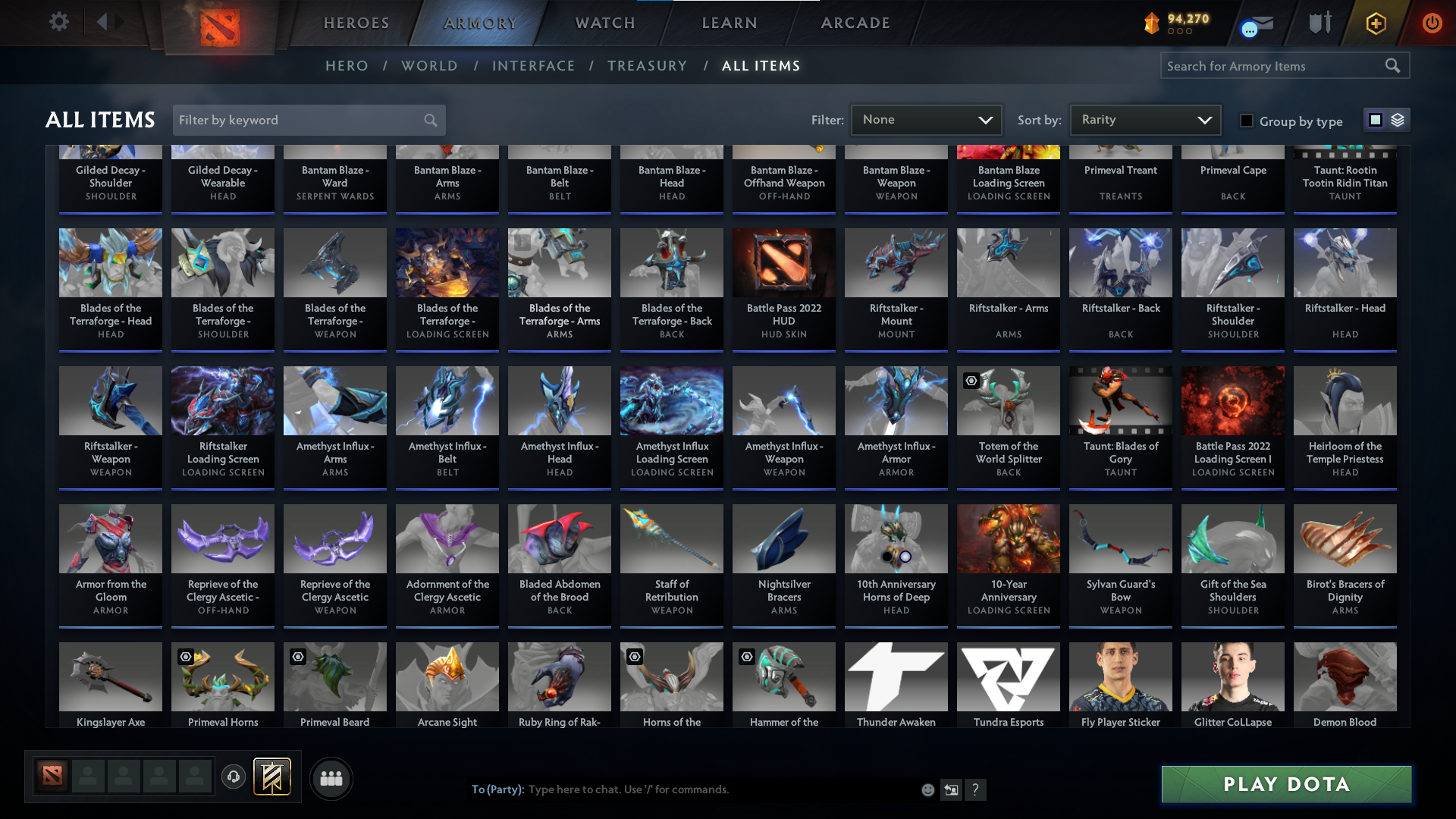Screen dimensions: 1456x819
Task: Open the Sort by Rarity dropdown
Action: pos(1144,119)
